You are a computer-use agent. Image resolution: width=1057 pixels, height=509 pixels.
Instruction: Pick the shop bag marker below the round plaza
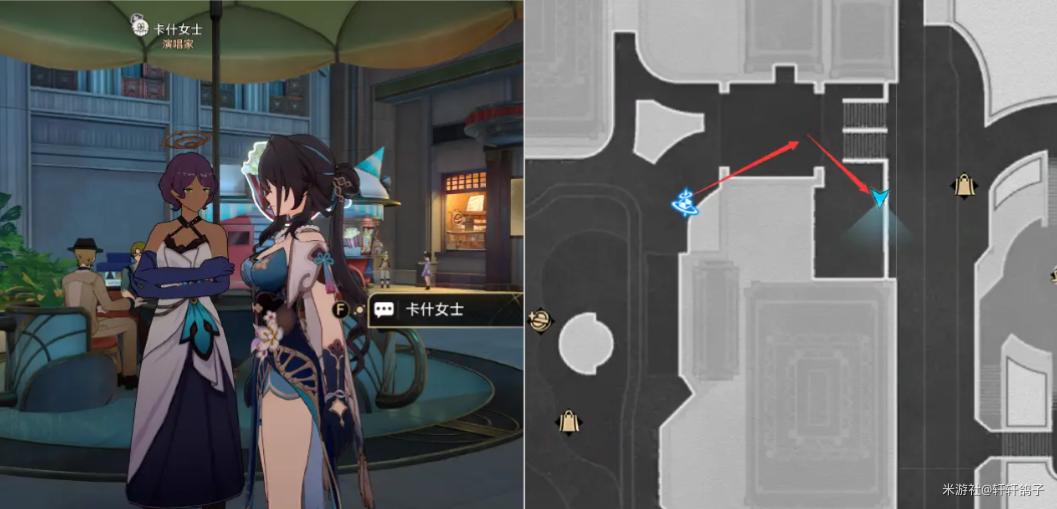[569, 421]
